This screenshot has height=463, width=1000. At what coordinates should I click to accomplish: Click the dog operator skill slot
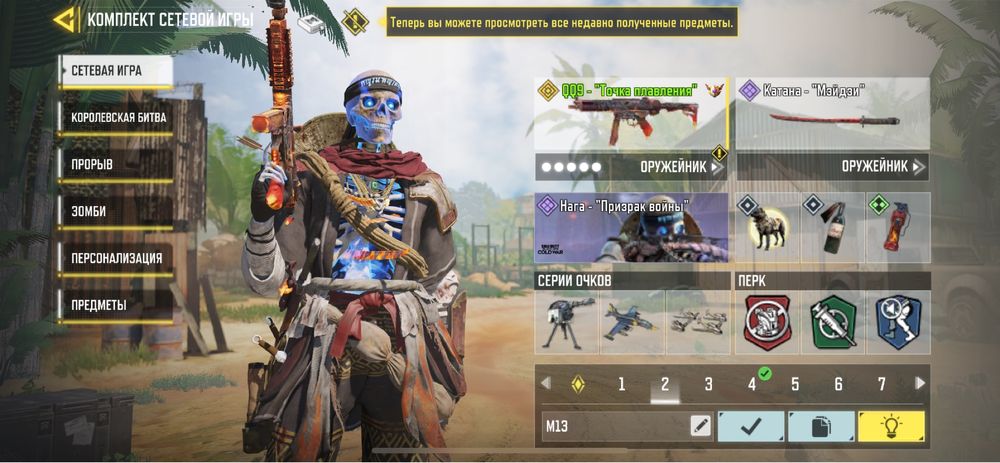tap(766, 228)
